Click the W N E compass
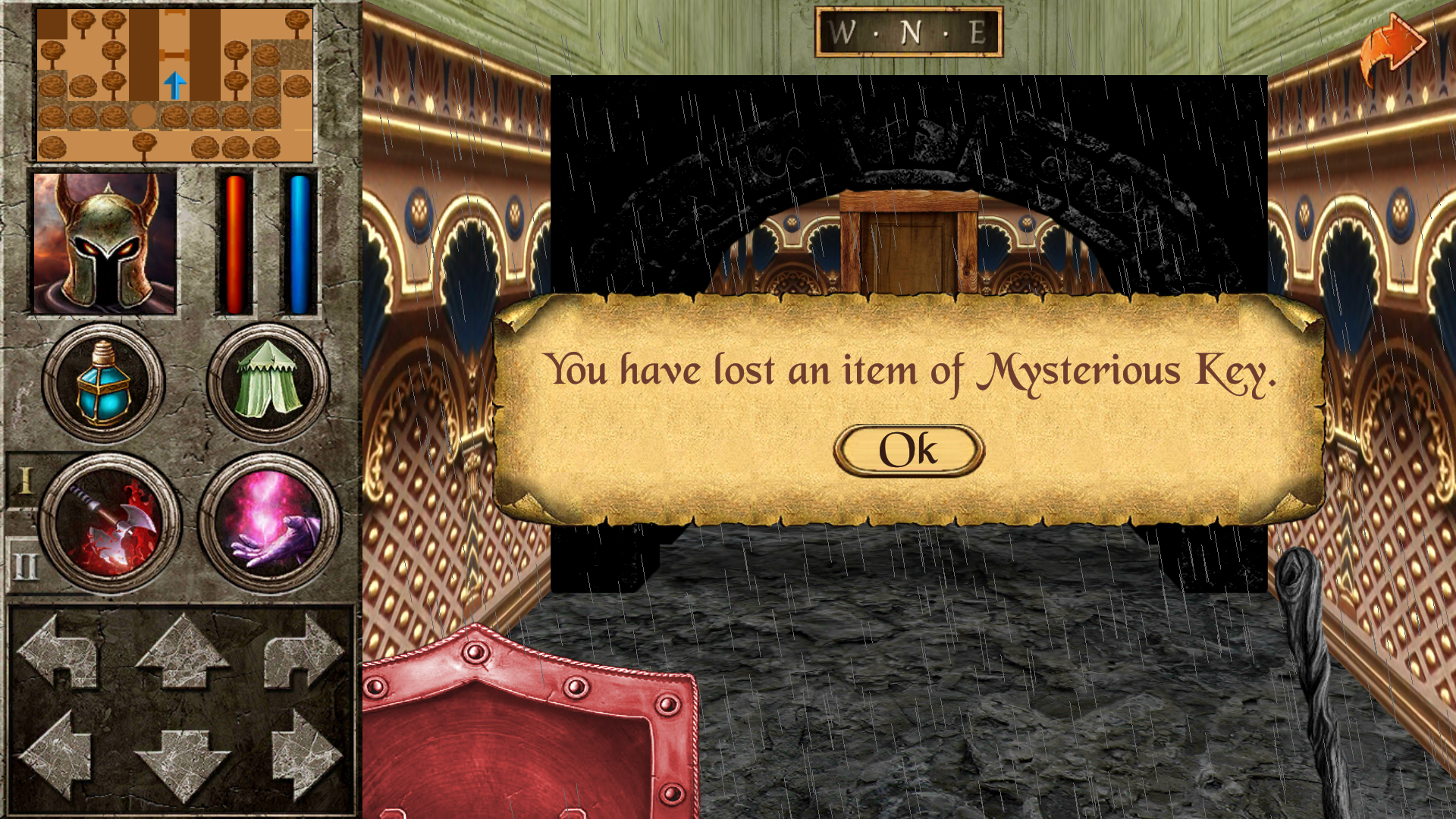Viewport: 1456px width, 819px height. pyautogui.click(x=908, y=33)
